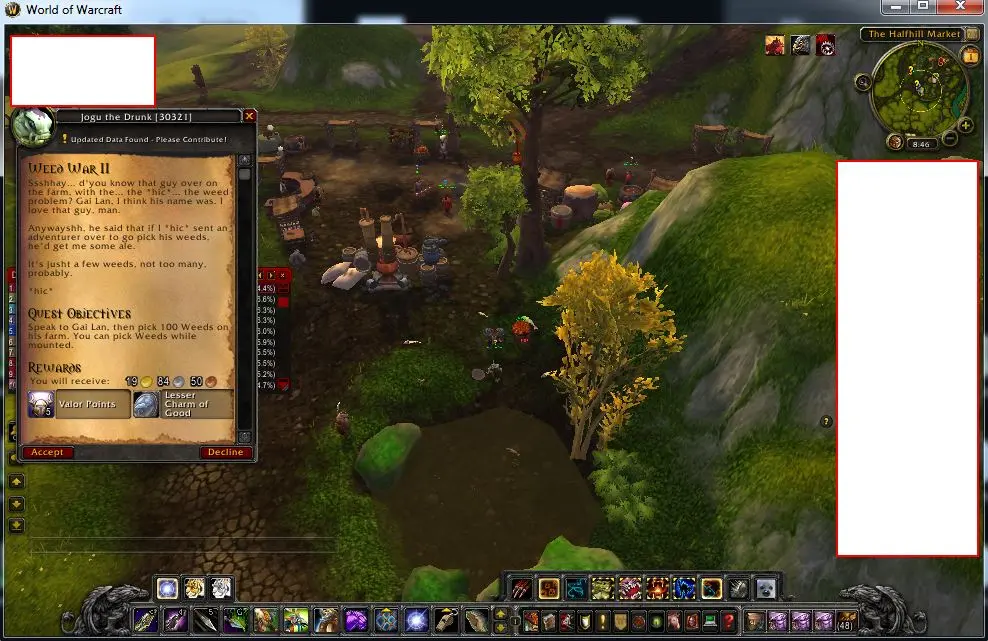
Task: Click the clock showing 8:46
Action: coord(921,145)
